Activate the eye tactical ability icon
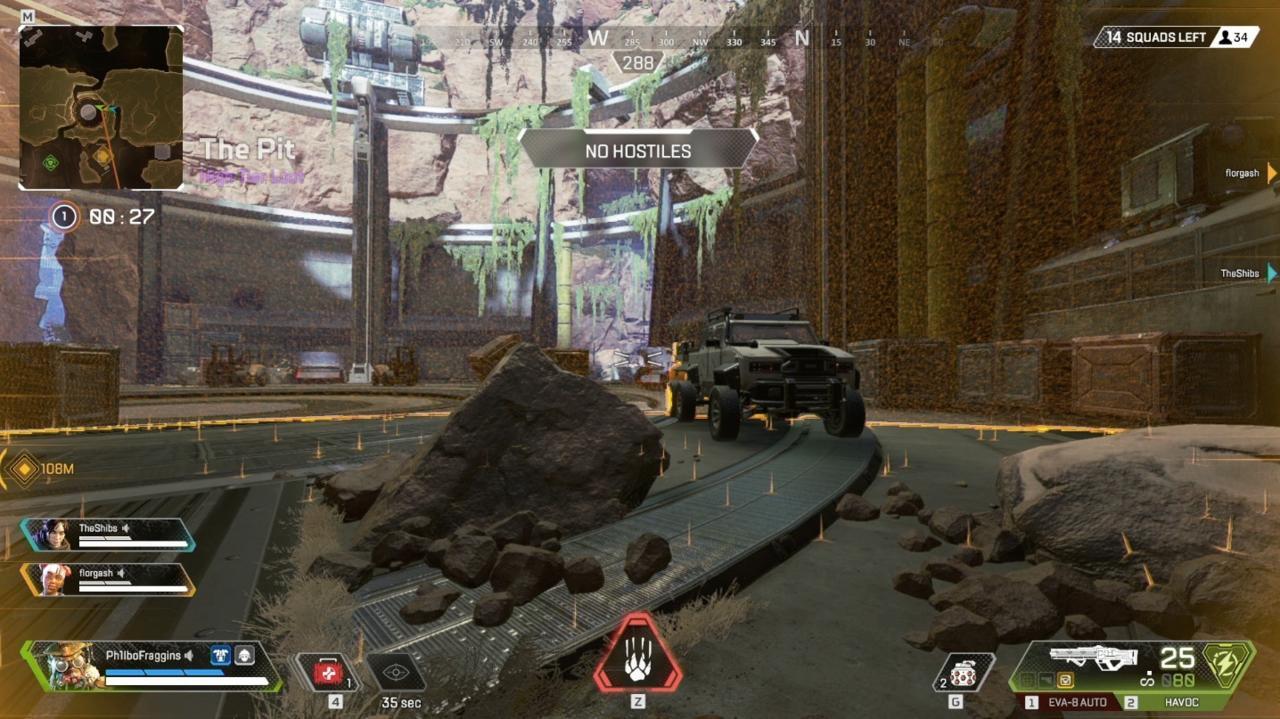This screenshot has height=719, width=1280. tap(395, 673)
